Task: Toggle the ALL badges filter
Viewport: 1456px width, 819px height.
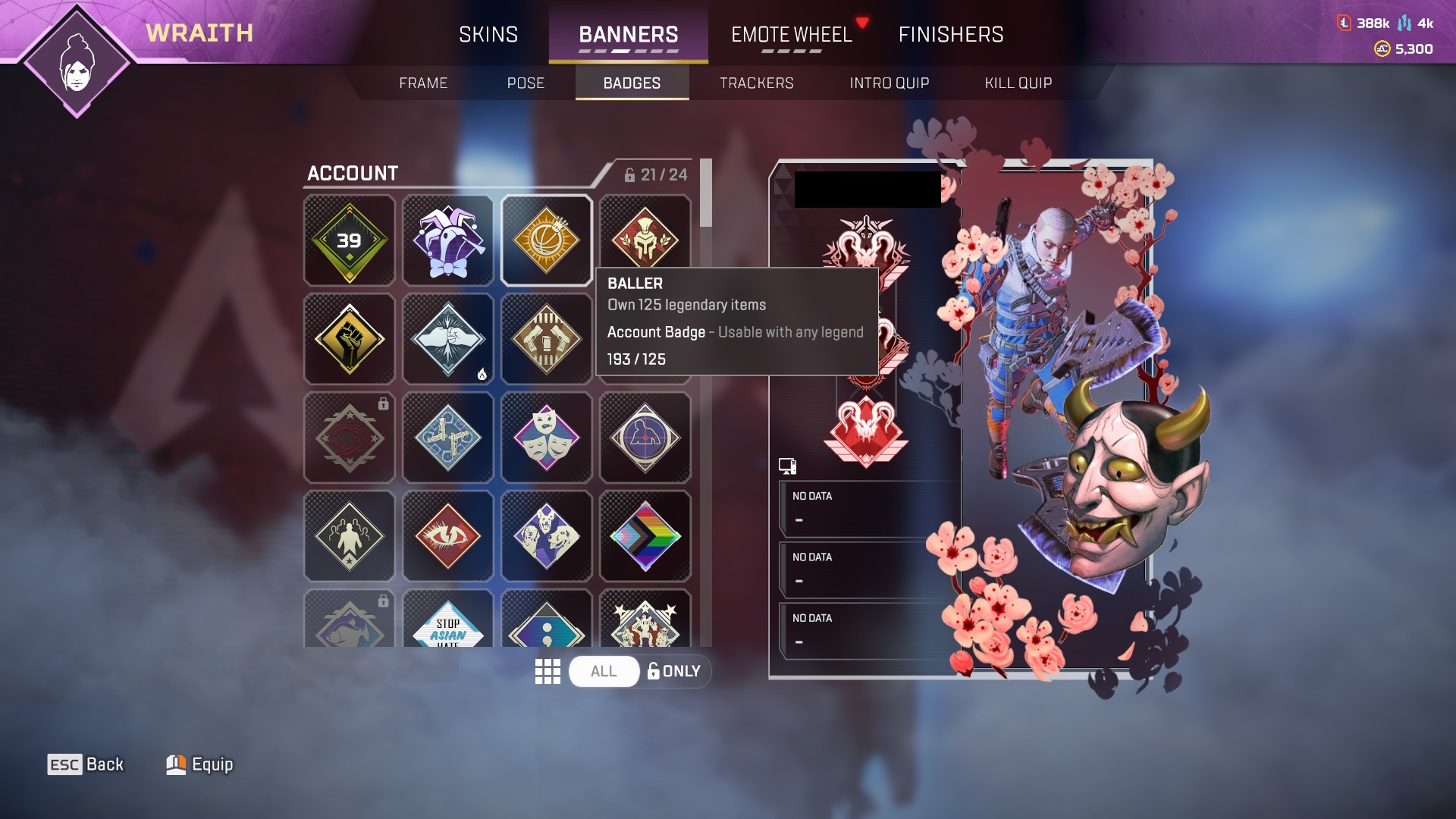Action: [603, 671]
